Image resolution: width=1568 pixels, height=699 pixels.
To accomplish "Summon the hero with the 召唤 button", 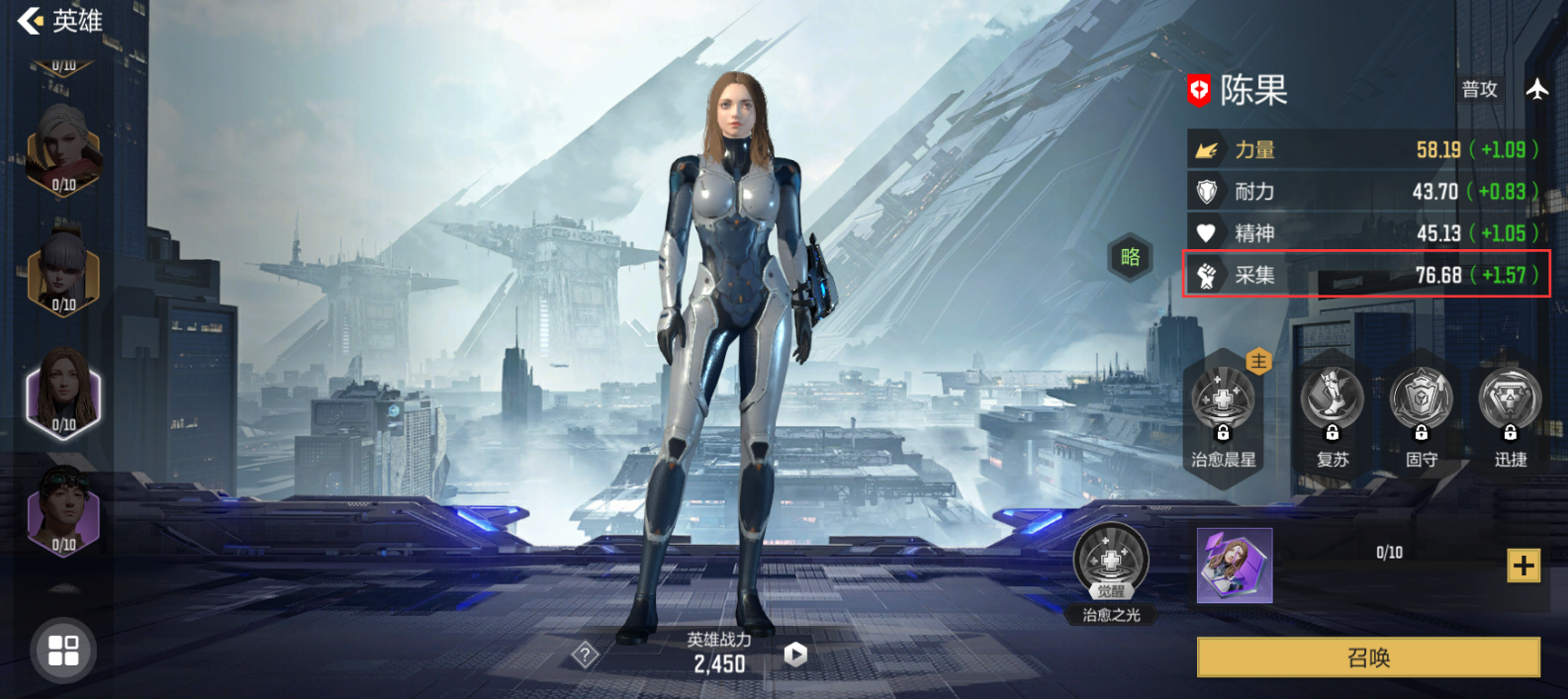I will click(1368, 657).
